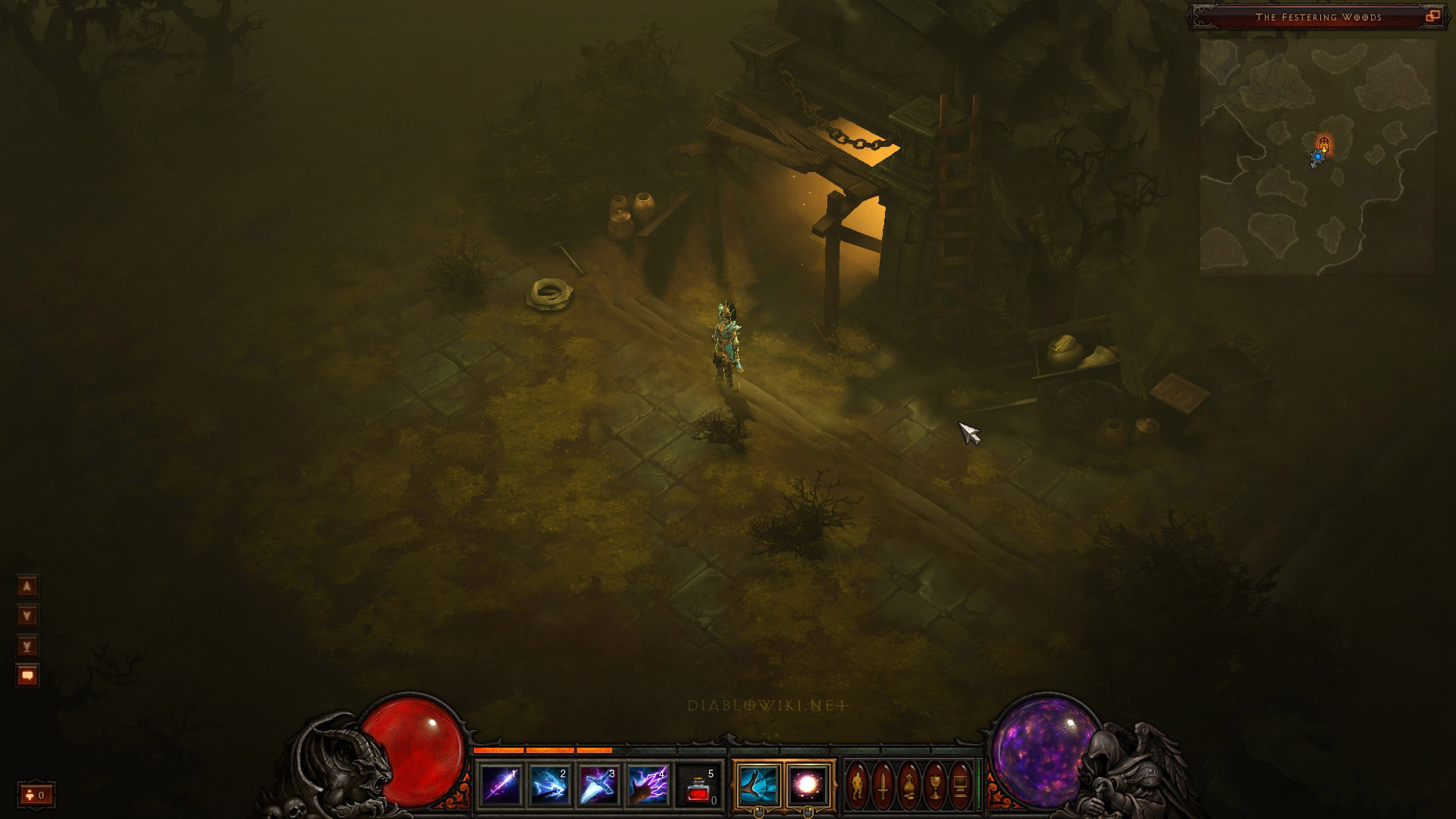
Task: Activate the purple magic bolt skill in slot 1
Action: [501, 786]
